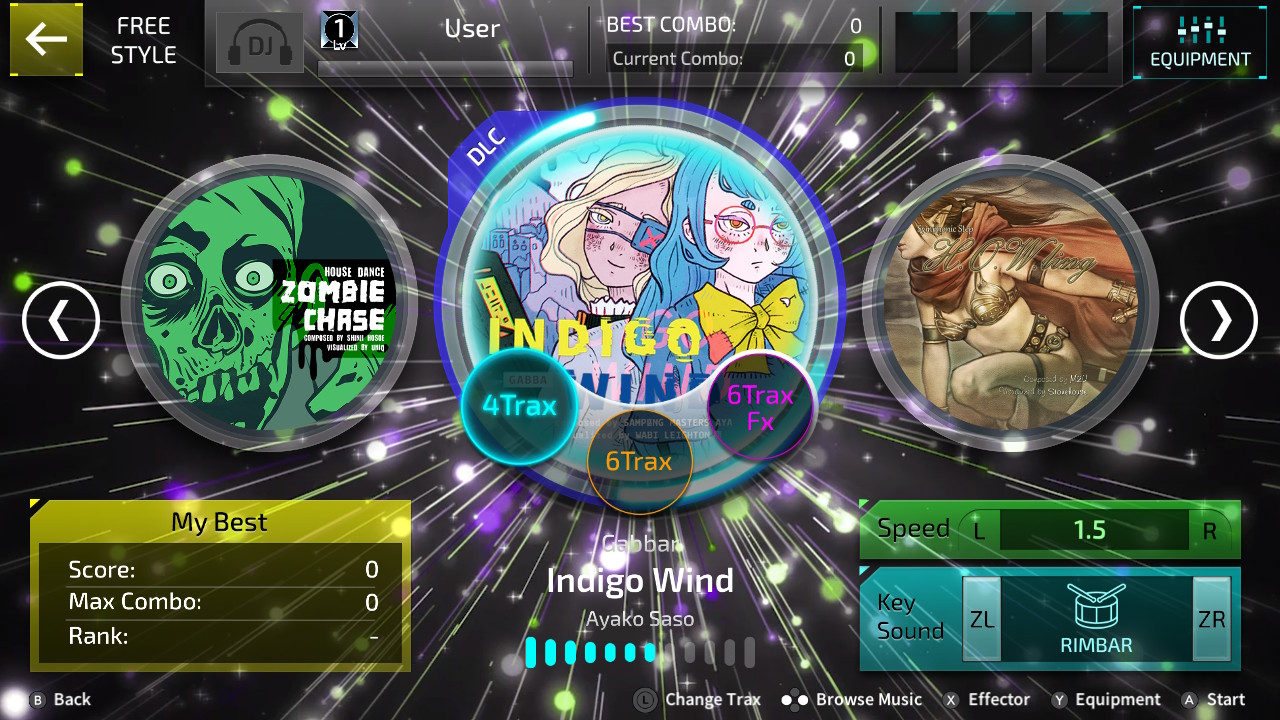The height and width of the screenshot is (720, 1280).
Task: Adjust the Speed slider set to 1.5
Action: click(1093, 530)
